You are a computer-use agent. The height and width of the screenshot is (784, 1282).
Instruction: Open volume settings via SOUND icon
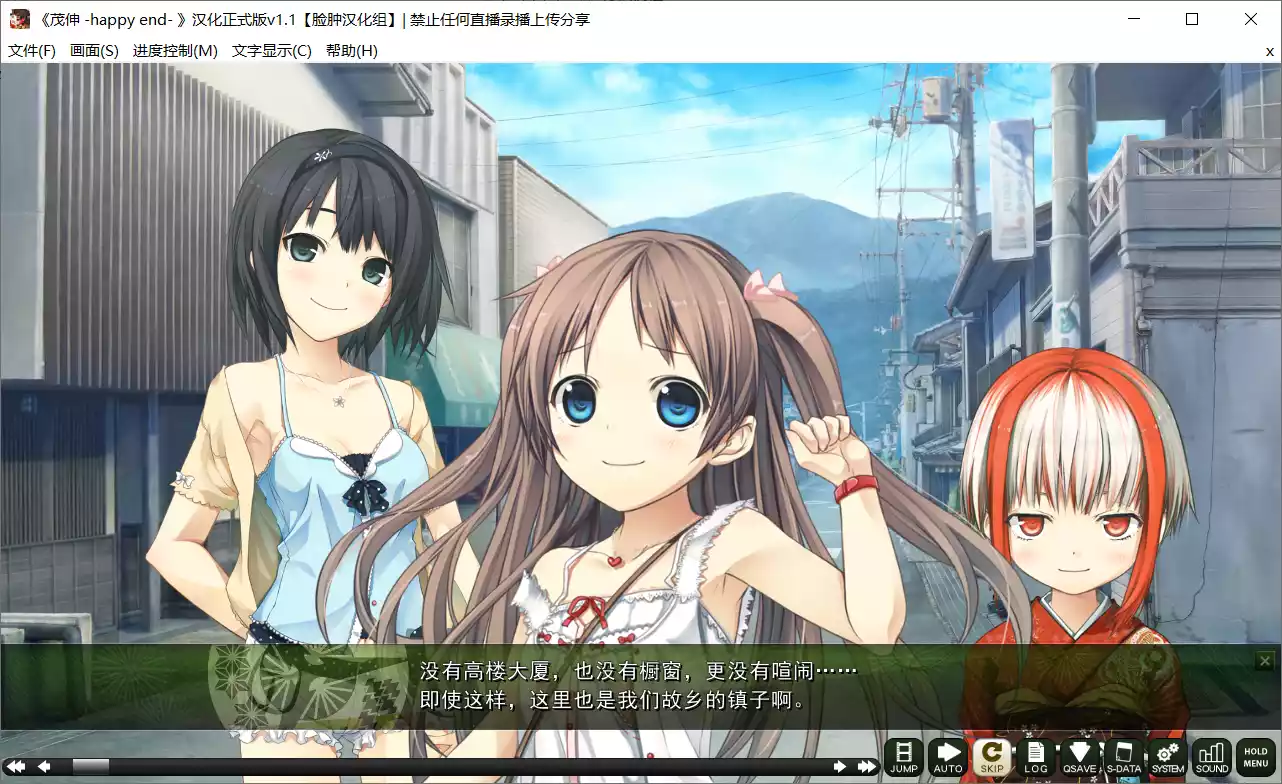tap(1211, 757)
